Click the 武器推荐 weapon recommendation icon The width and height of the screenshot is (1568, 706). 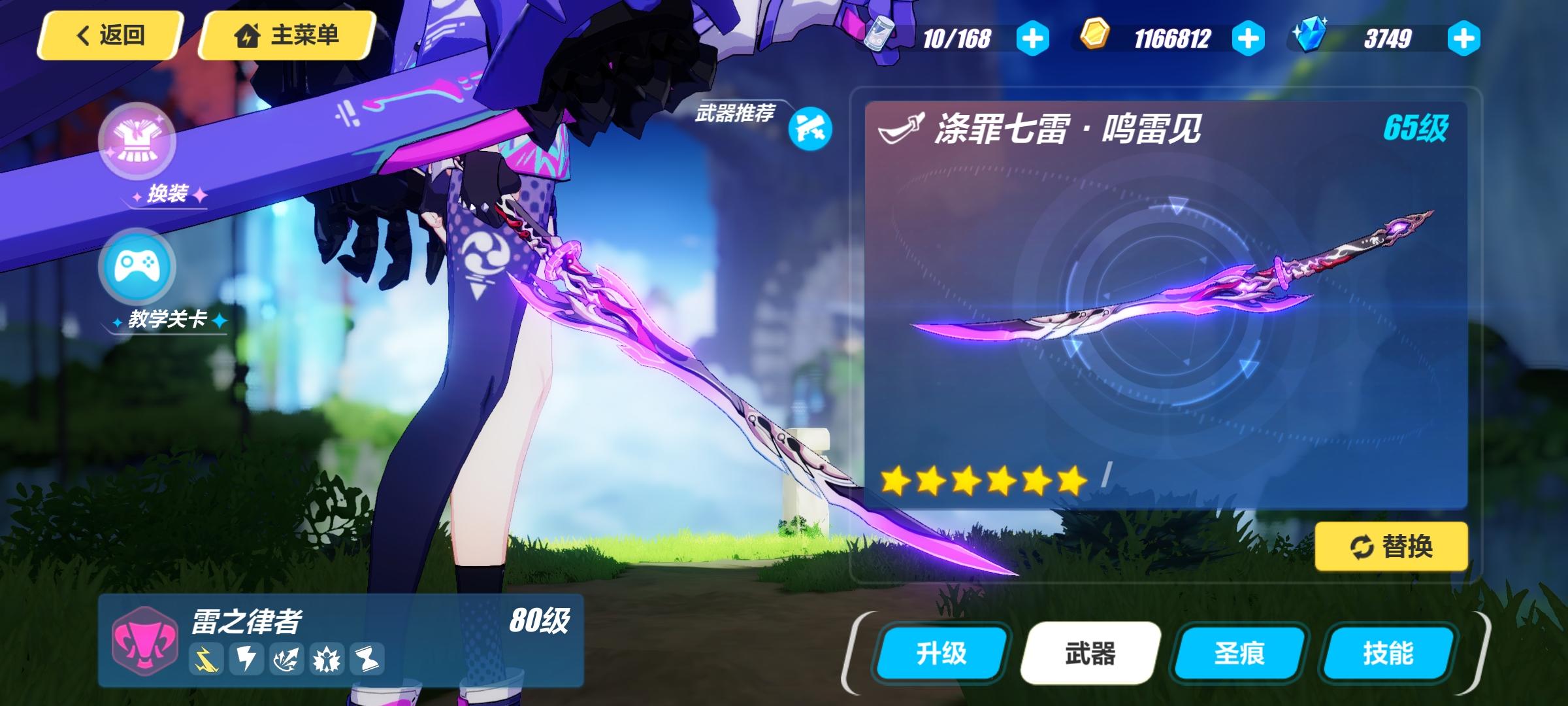[810, 129]
